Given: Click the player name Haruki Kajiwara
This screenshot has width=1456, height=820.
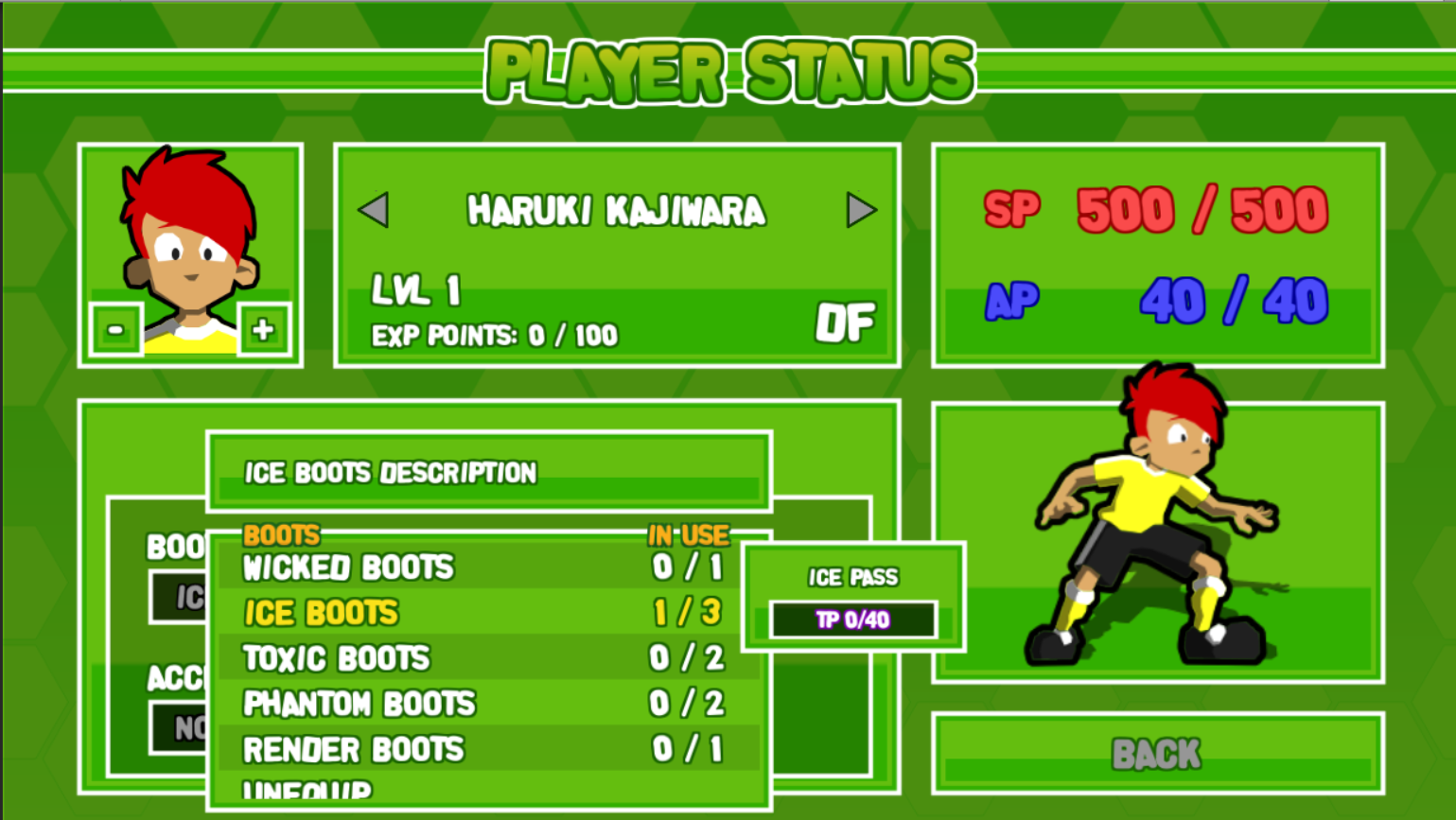Looking at the screenshot, I should point(616,210).
